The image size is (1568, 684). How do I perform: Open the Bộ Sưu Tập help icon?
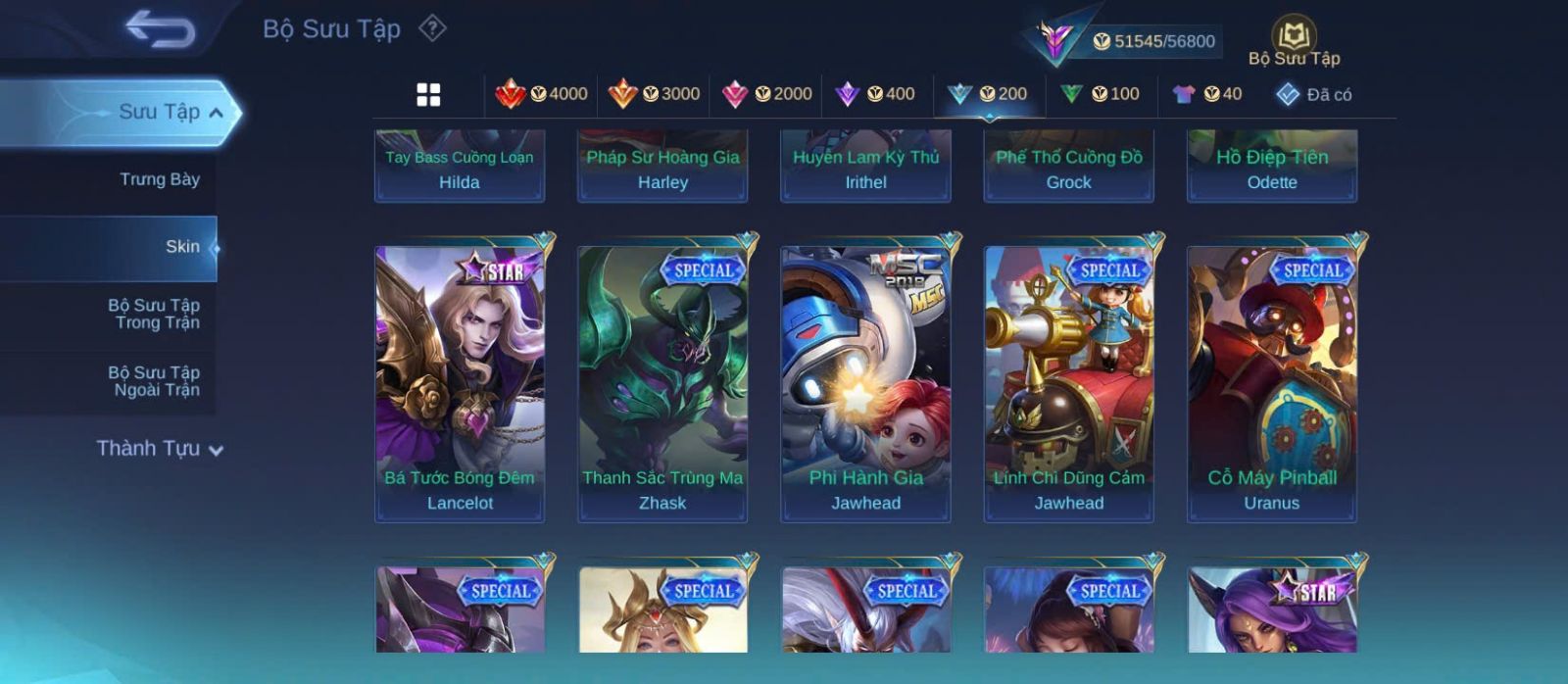432,28
